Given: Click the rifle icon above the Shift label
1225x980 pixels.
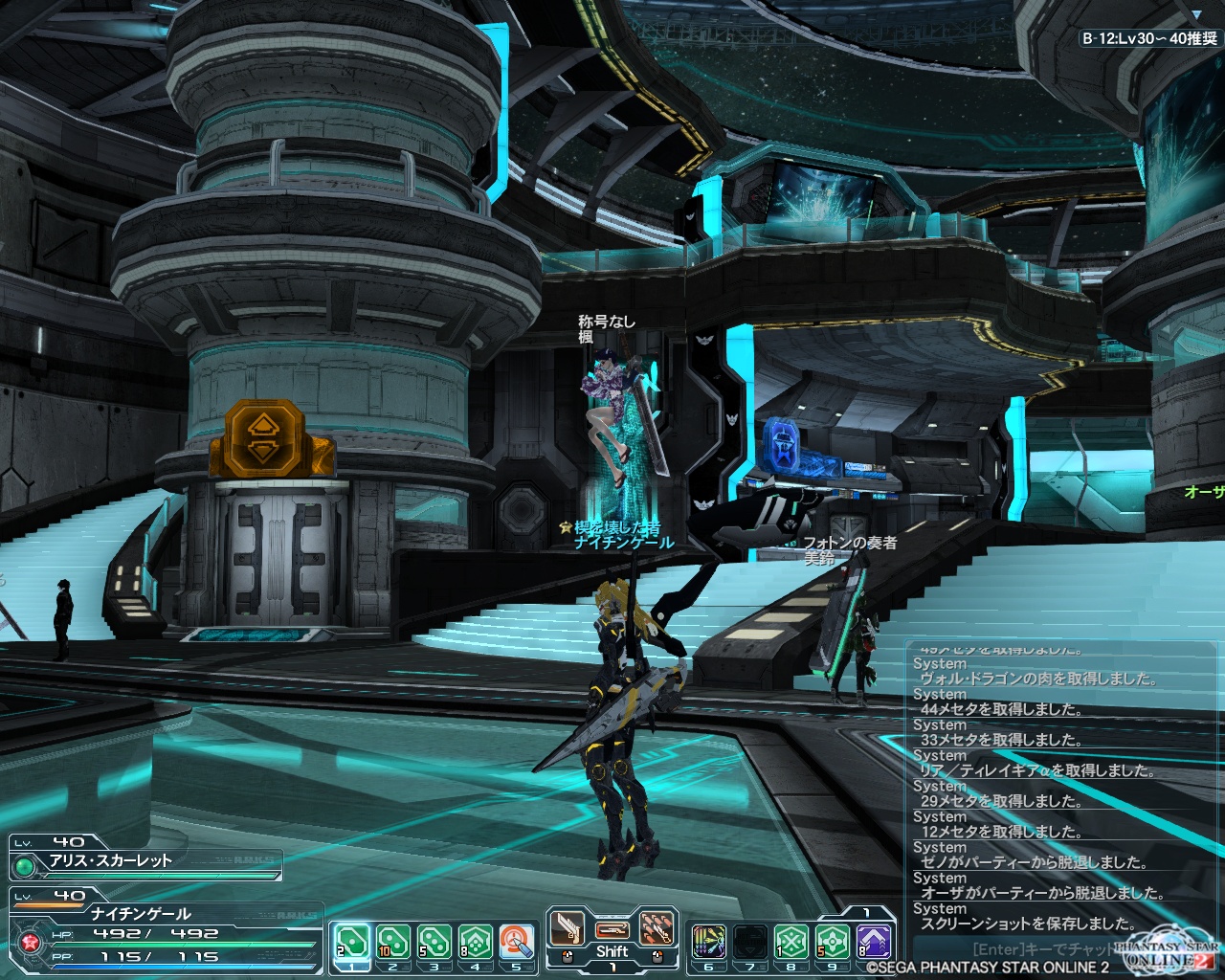Looking at the screenshot, I should pyautogui.click(x=612, y=928).
